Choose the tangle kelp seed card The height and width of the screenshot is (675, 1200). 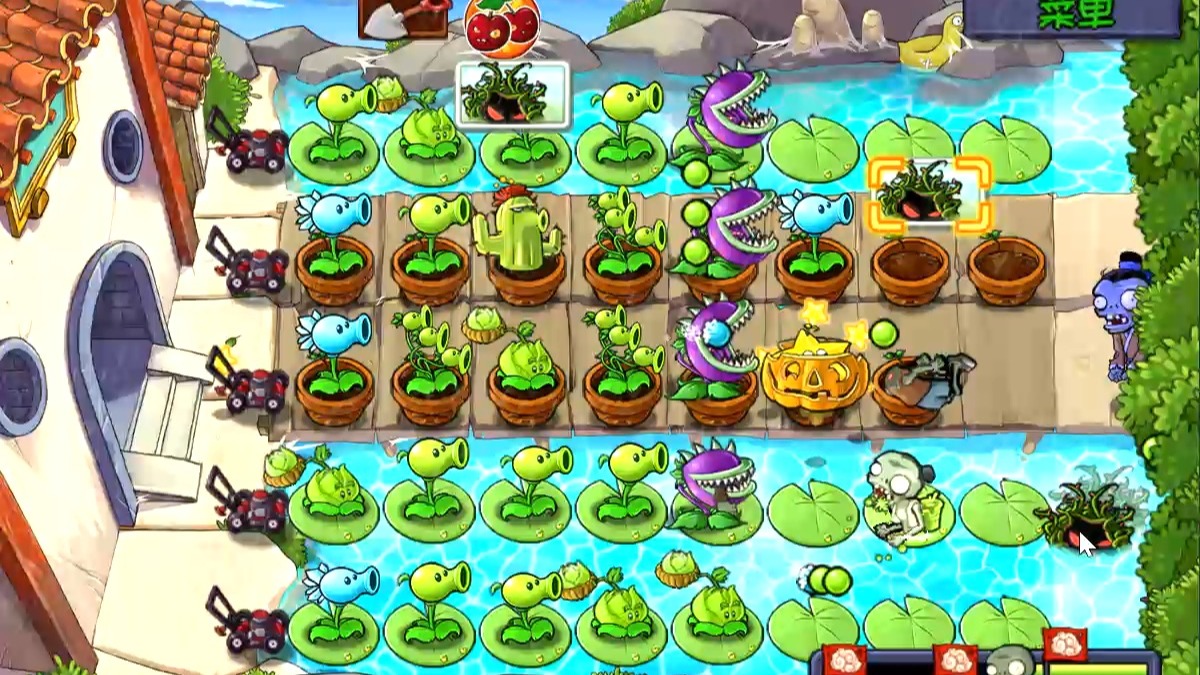tap(513, 95)
